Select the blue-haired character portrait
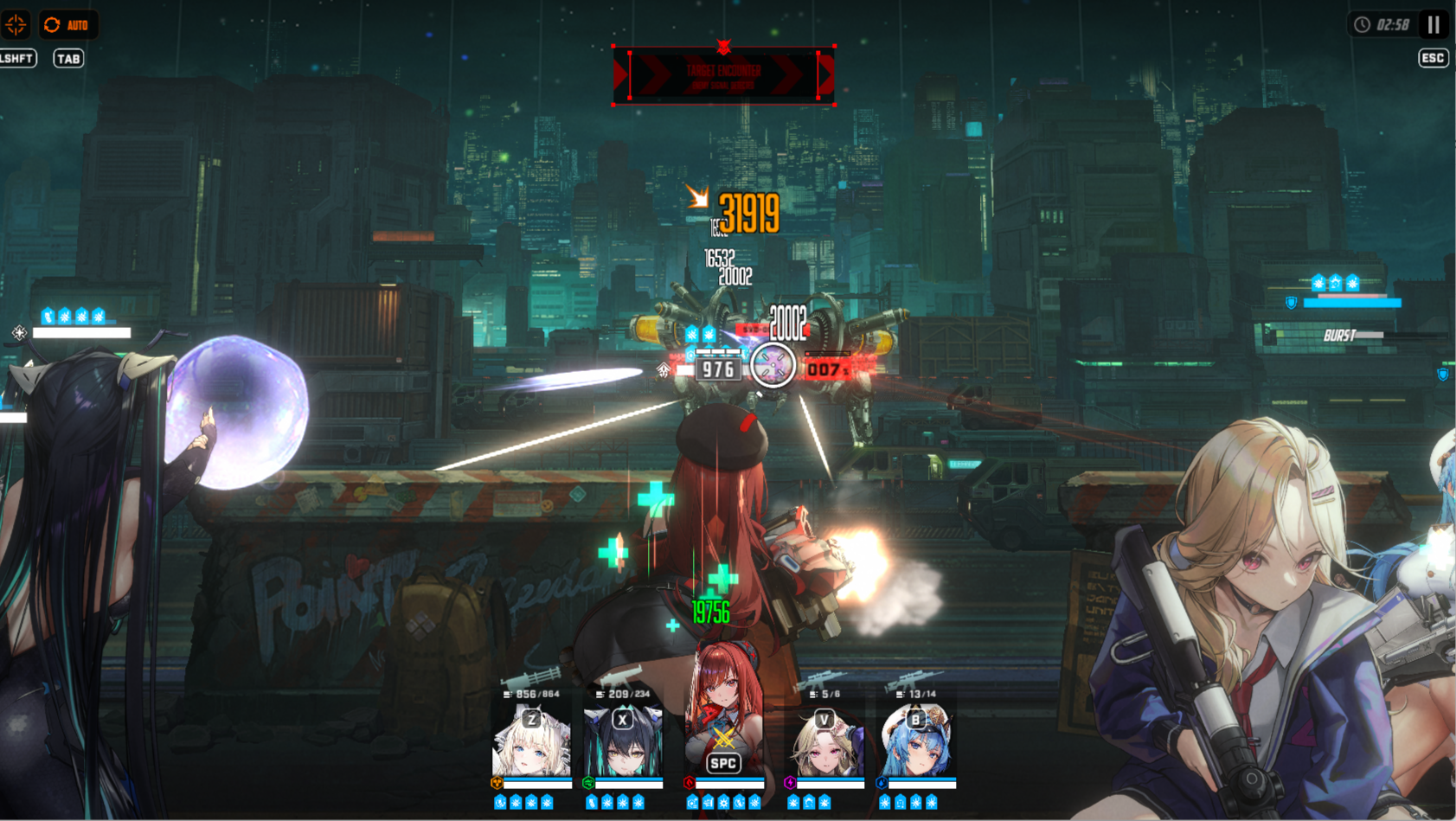 (x=916, y=741)
